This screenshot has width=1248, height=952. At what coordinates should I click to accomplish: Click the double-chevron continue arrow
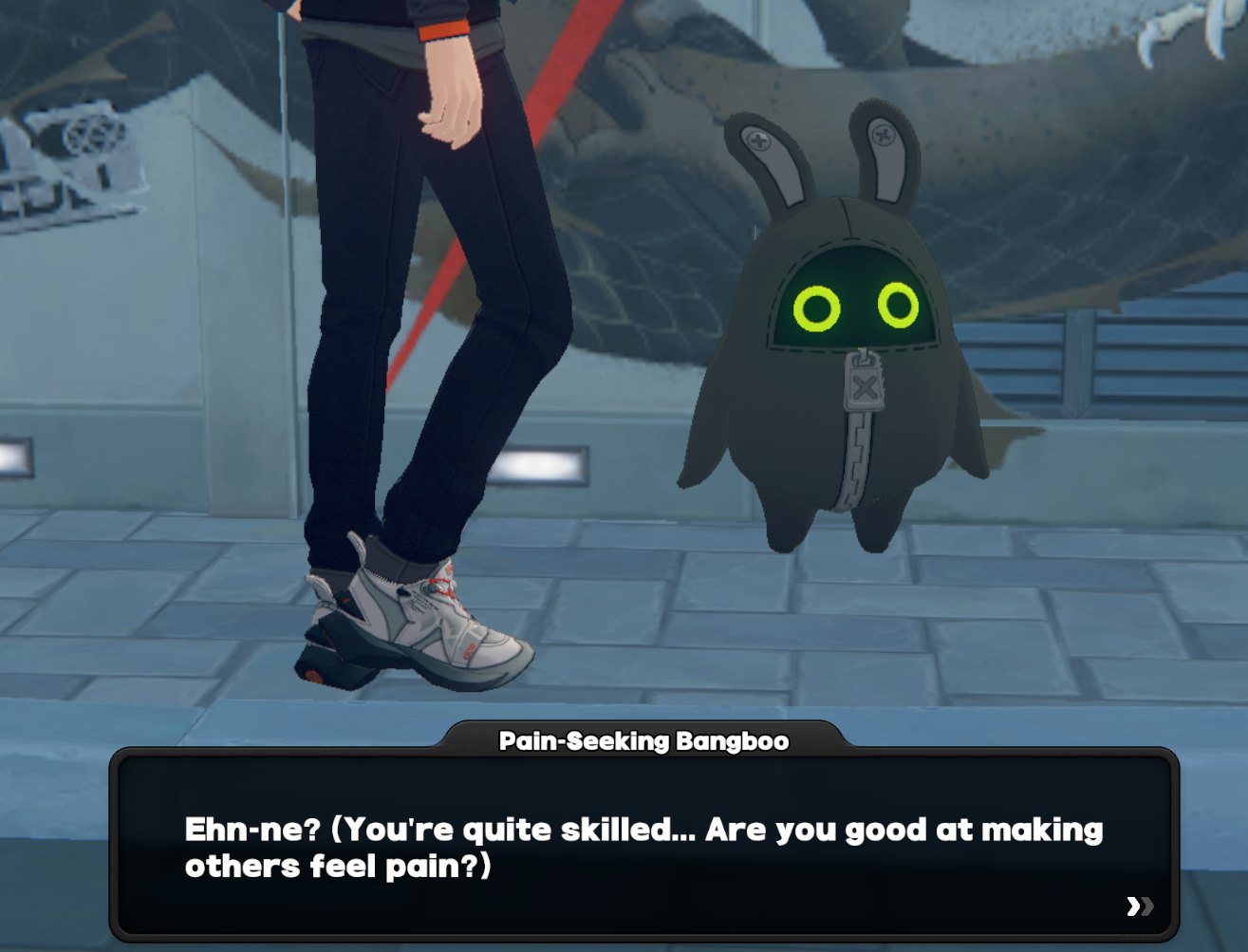(x=1138, y=907)
